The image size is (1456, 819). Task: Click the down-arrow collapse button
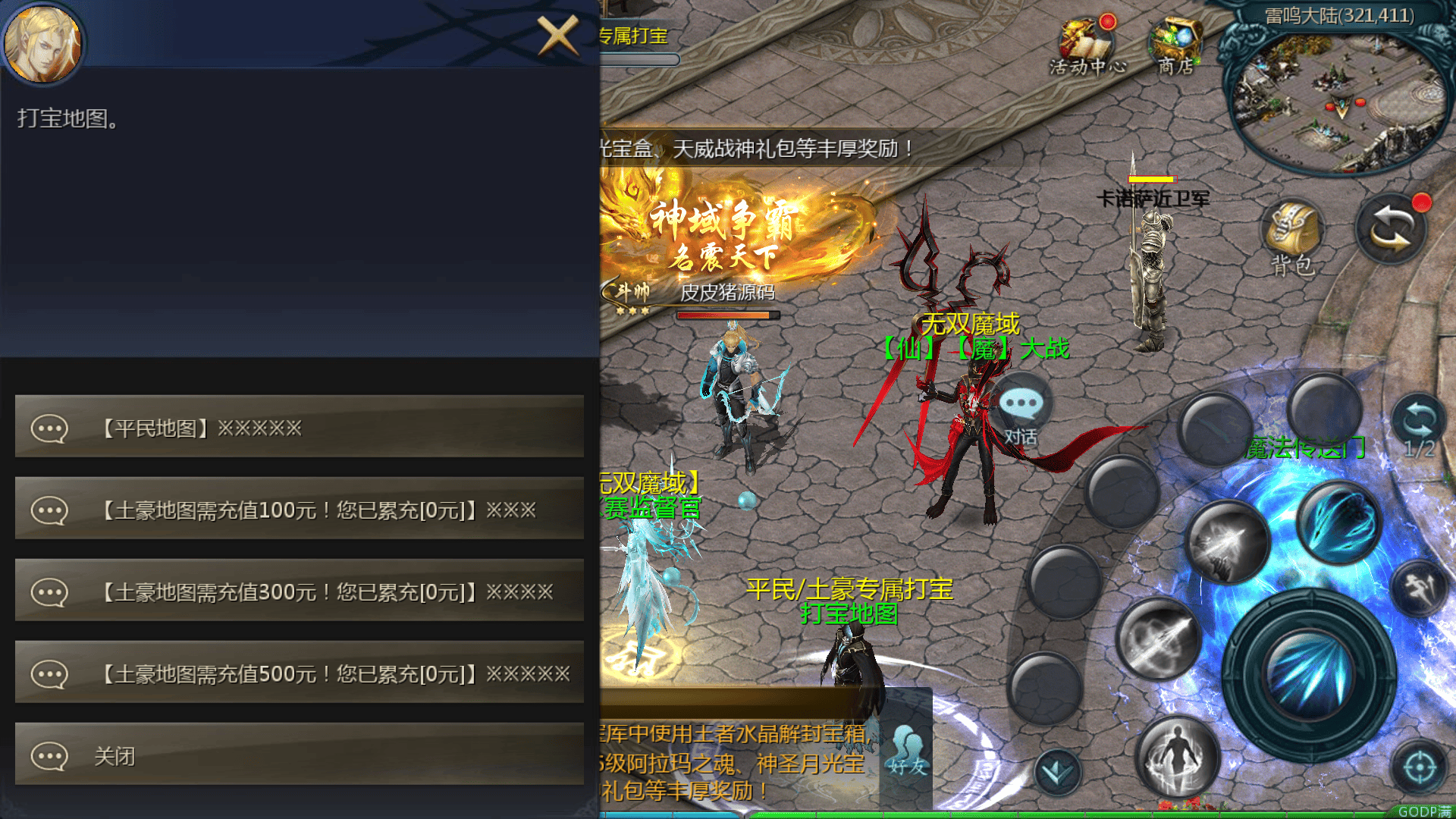pyautogui.click(x=1057, y=772)
